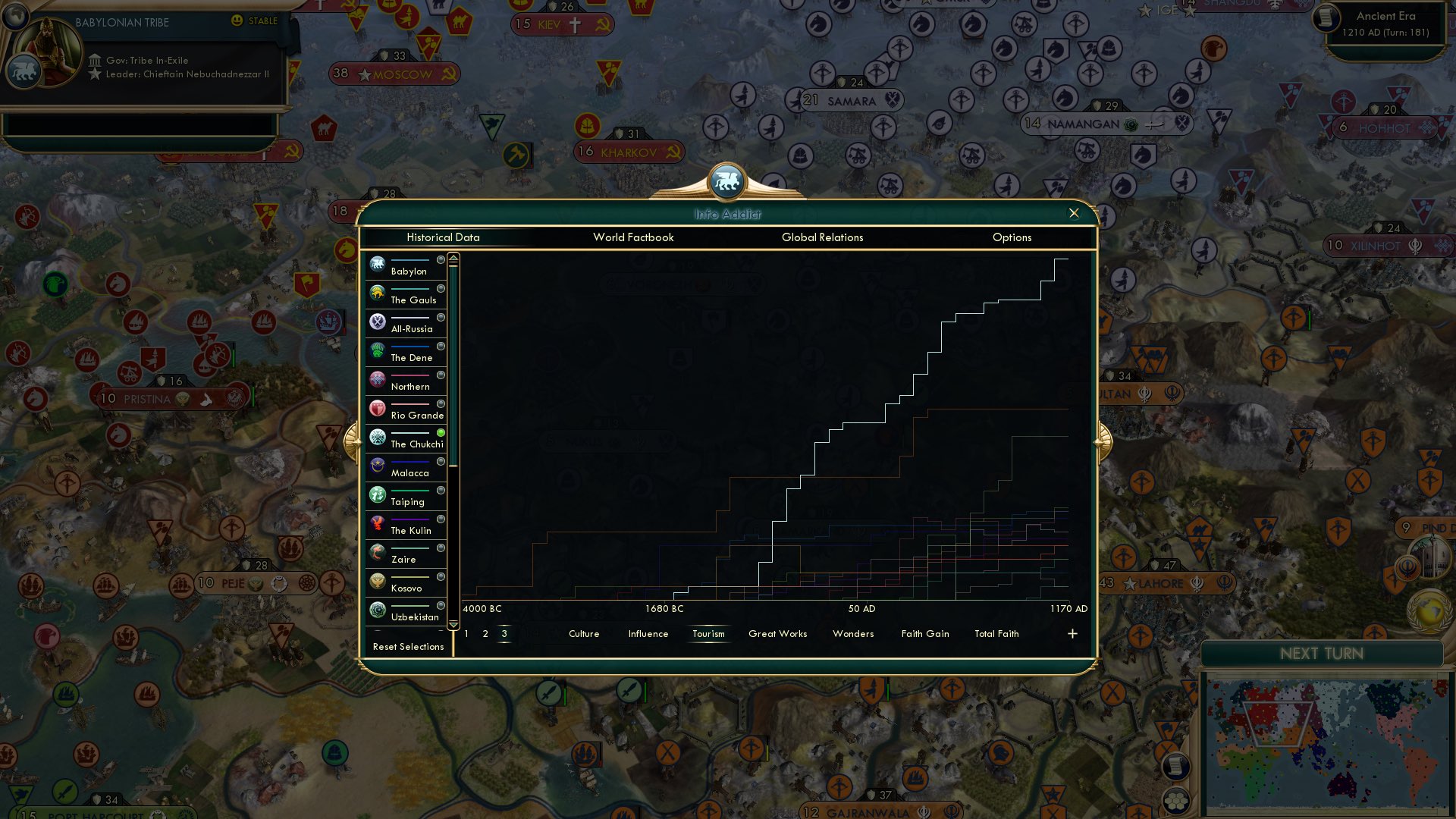The width and height of the screenshot is (1456, 819).
Task: Open the Global Relations tab
Action: tap(822, 237)
